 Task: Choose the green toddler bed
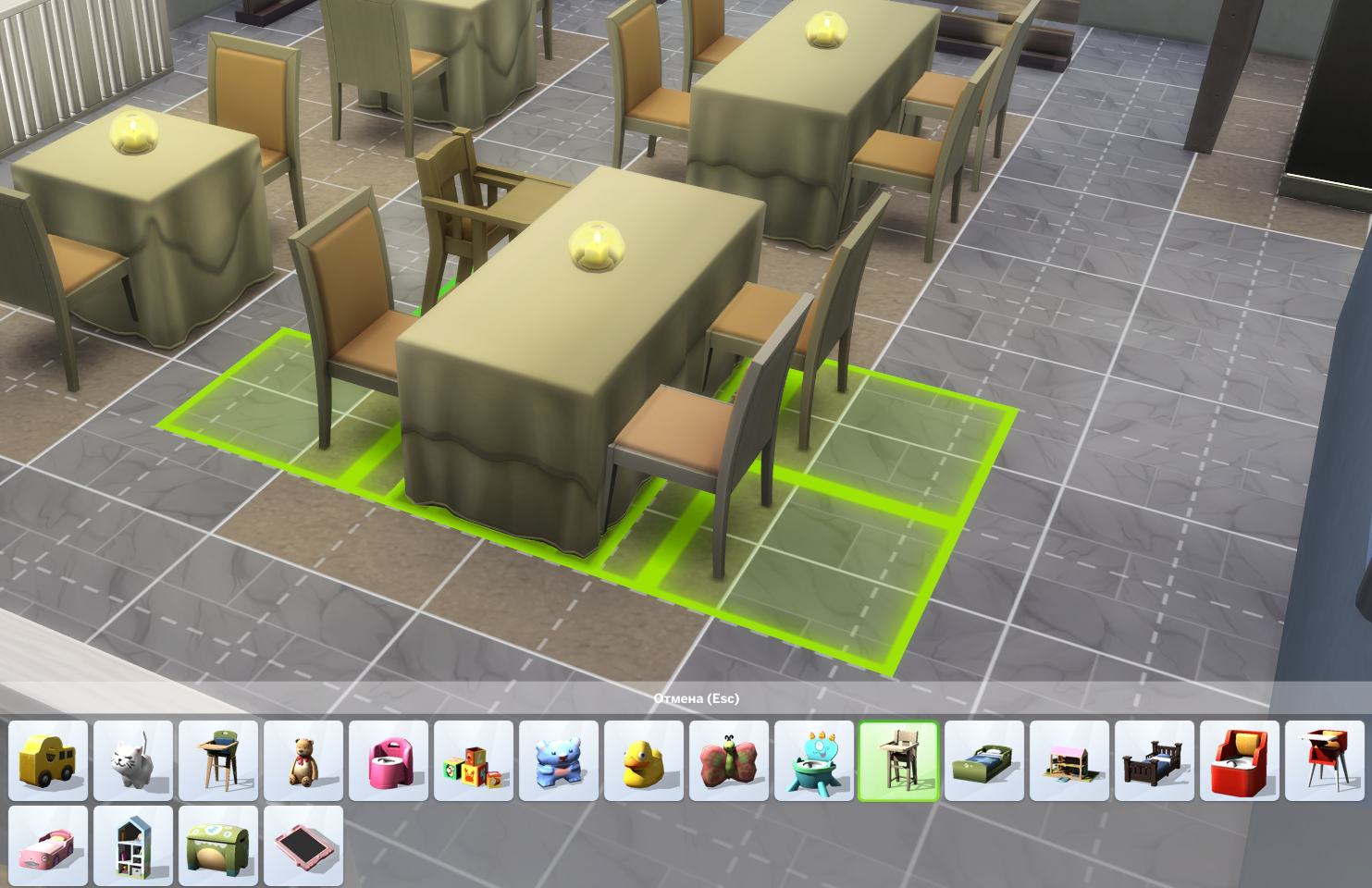pos(984,760)
